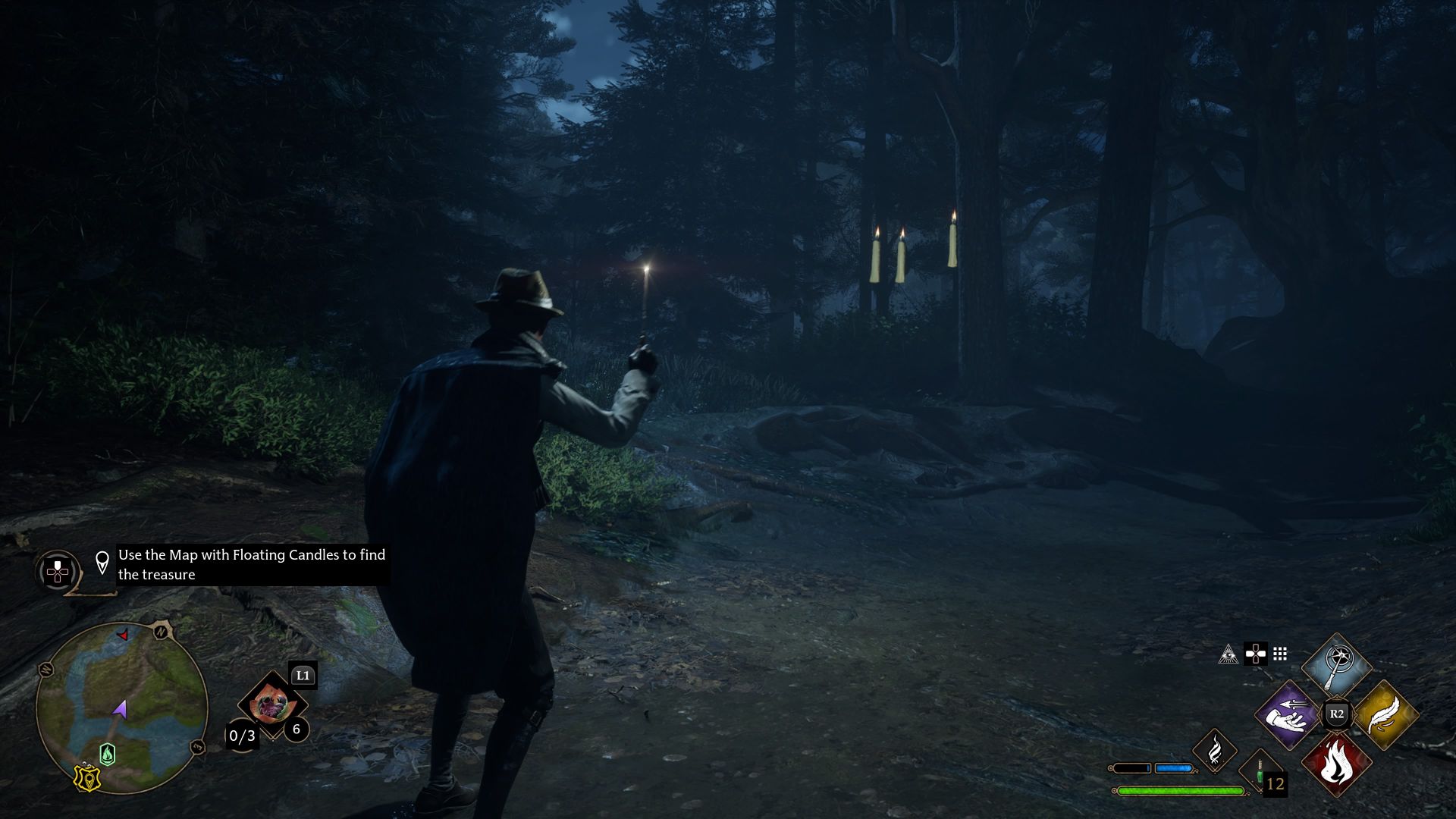Use the Chinese Chomping Cabbage item slot
This screenshot has width=1456, height=819.
270,704
